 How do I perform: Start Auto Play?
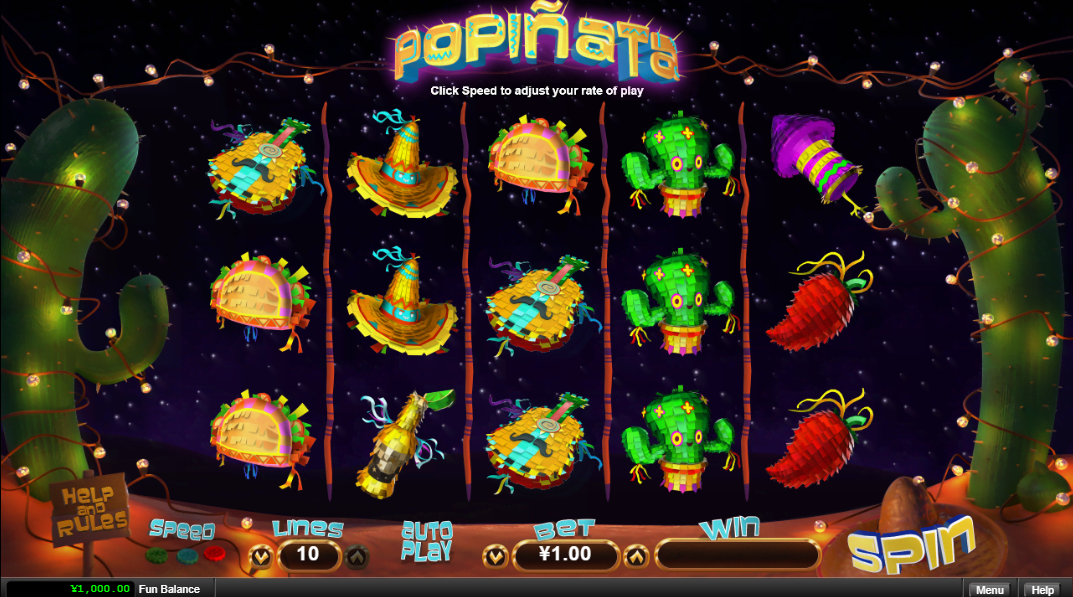point(426,540)
